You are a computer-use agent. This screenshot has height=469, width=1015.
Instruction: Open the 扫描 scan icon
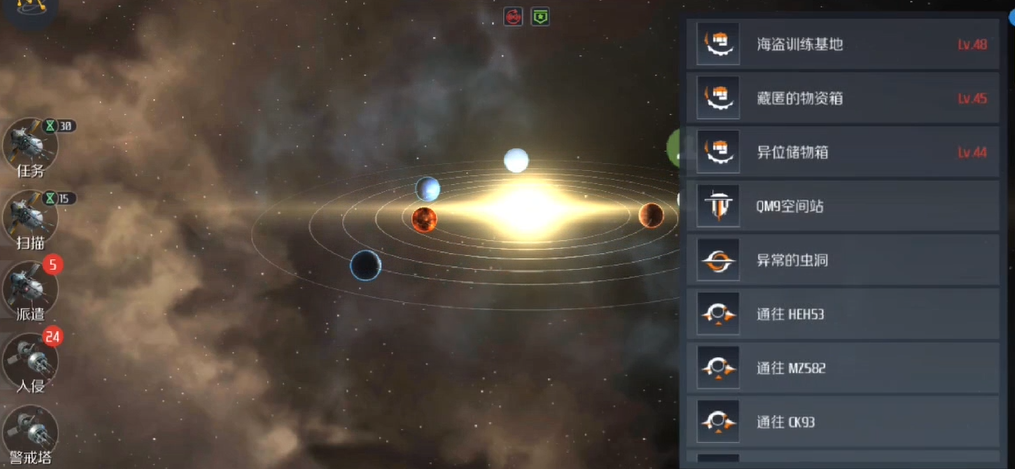pos(30,216)
